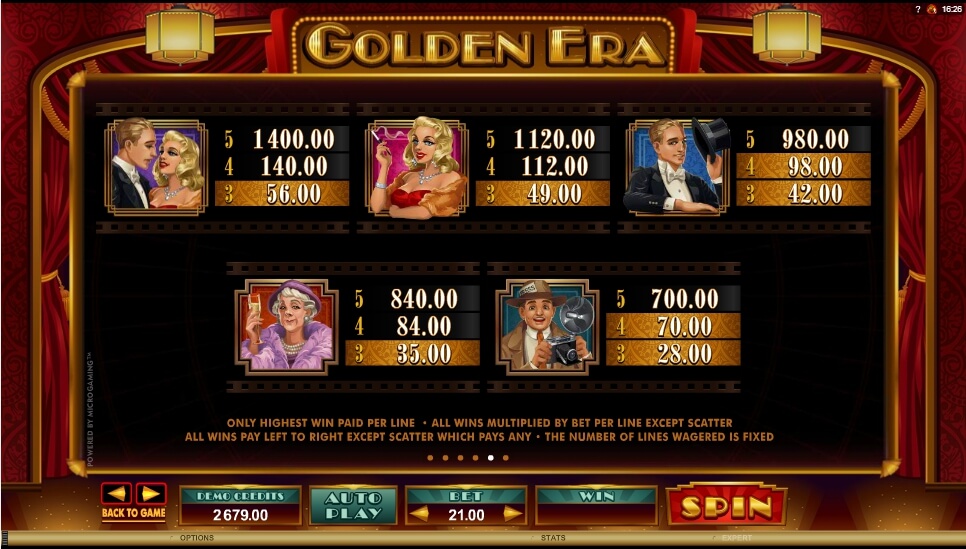Open the Stats panel

pos(553,538)
